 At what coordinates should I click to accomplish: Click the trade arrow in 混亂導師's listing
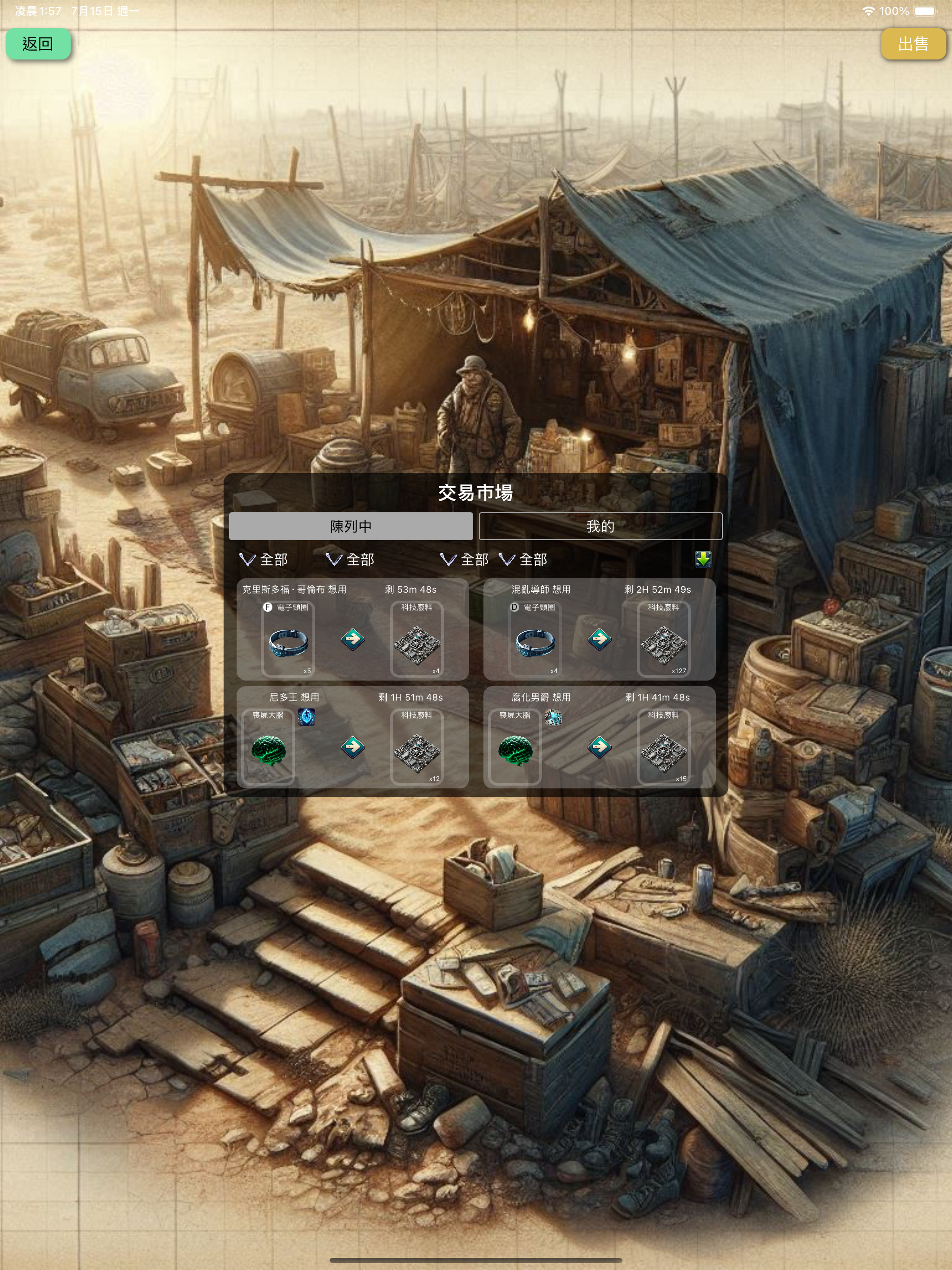tap(599, 638)
